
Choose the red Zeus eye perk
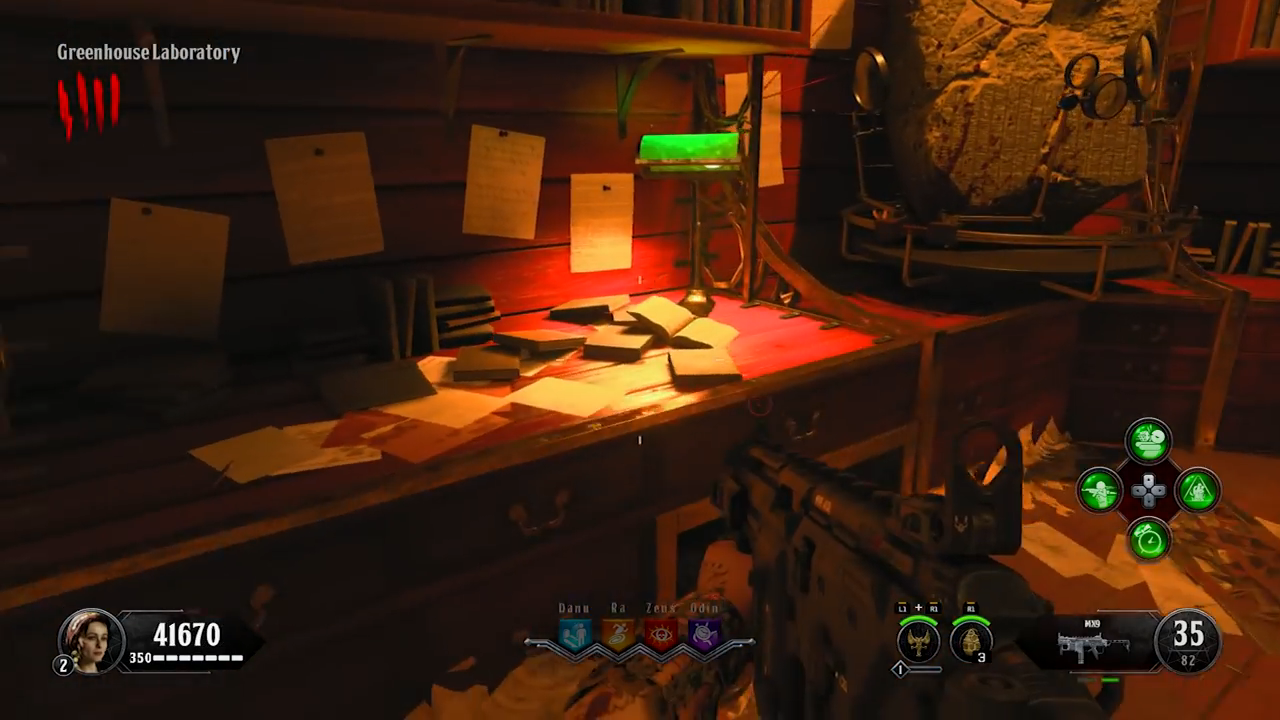(x=661, y=635)
